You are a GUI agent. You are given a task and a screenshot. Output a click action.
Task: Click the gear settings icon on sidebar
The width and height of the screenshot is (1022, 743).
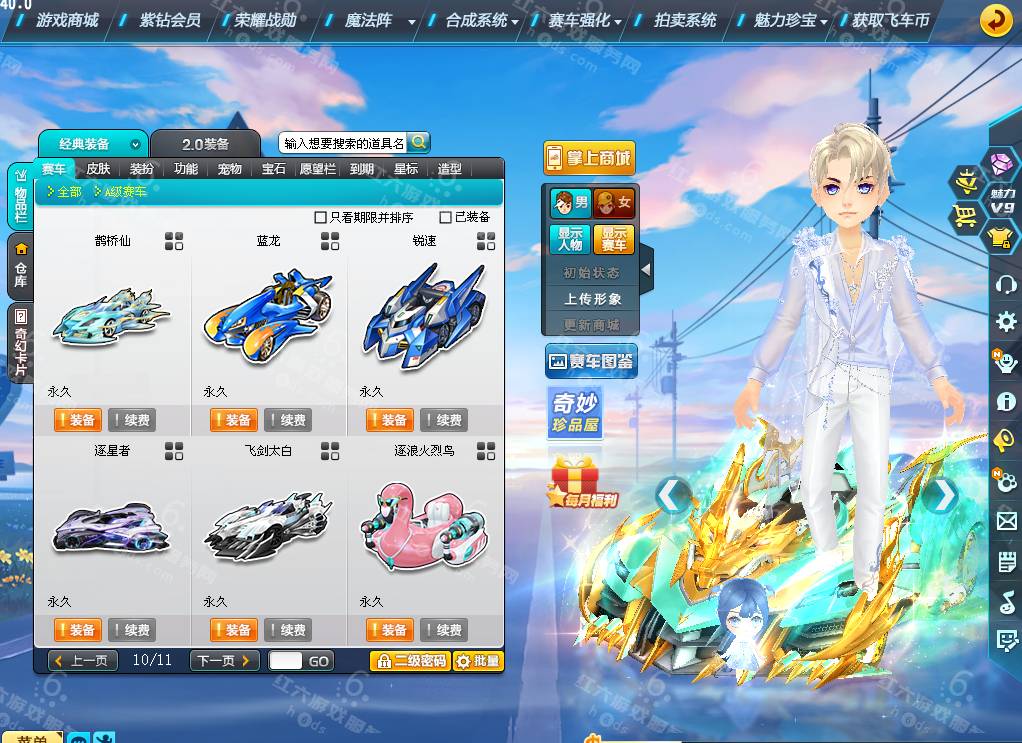(x=1005, y=322)
